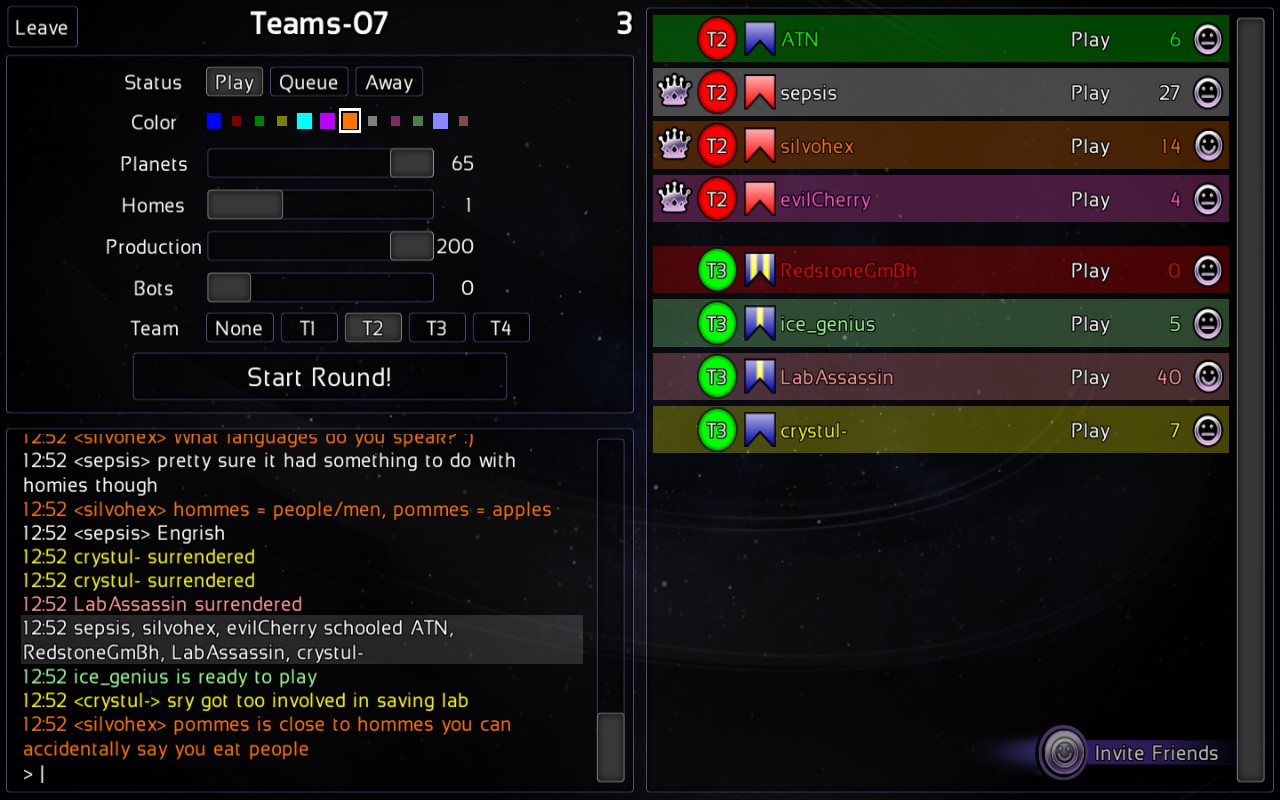Screen dimensions: 1280x800
Task: Click the Homes slider handle
Action: (x=245, y=205)
